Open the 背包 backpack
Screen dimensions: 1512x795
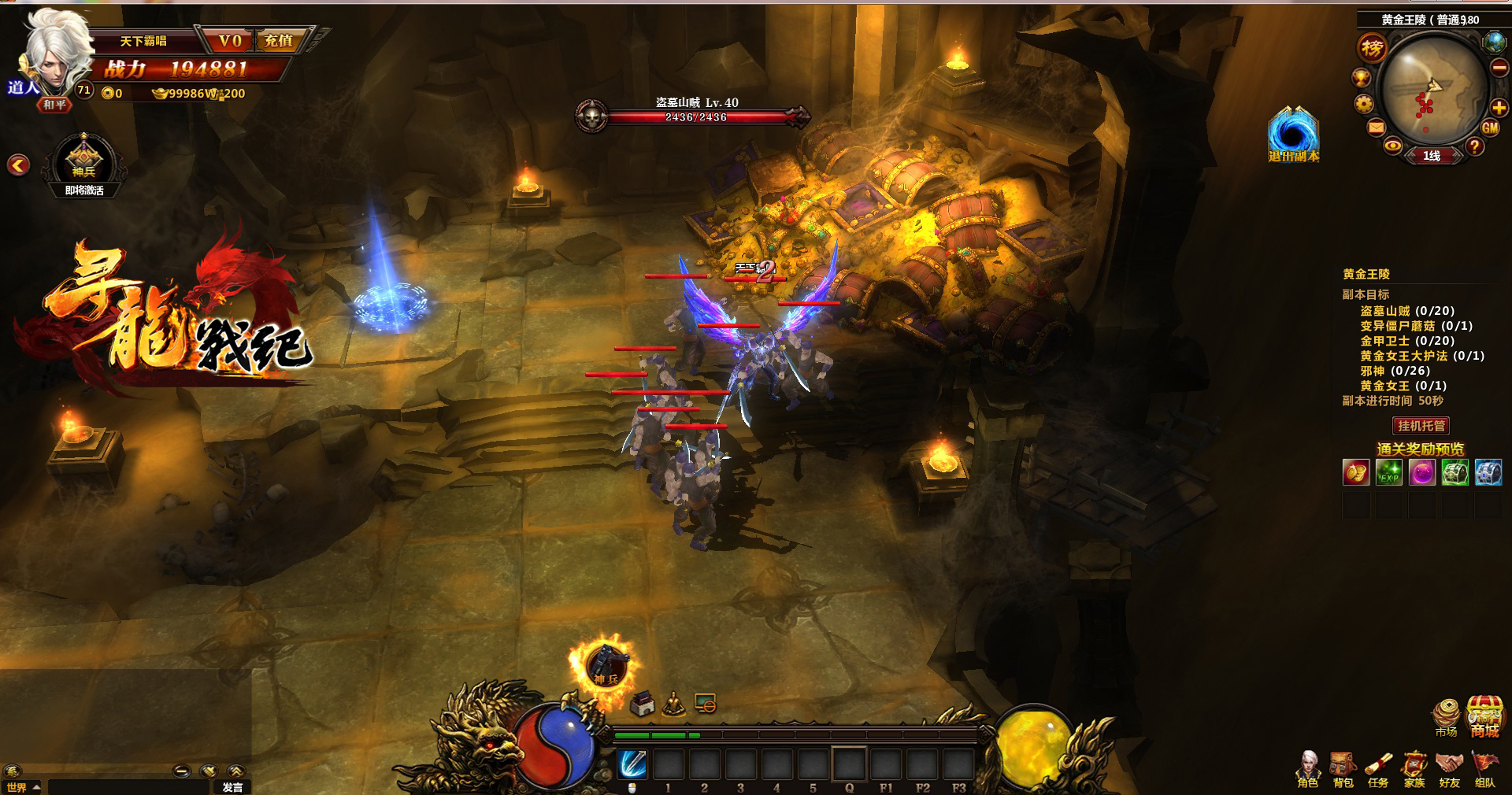coord(1343,769)
